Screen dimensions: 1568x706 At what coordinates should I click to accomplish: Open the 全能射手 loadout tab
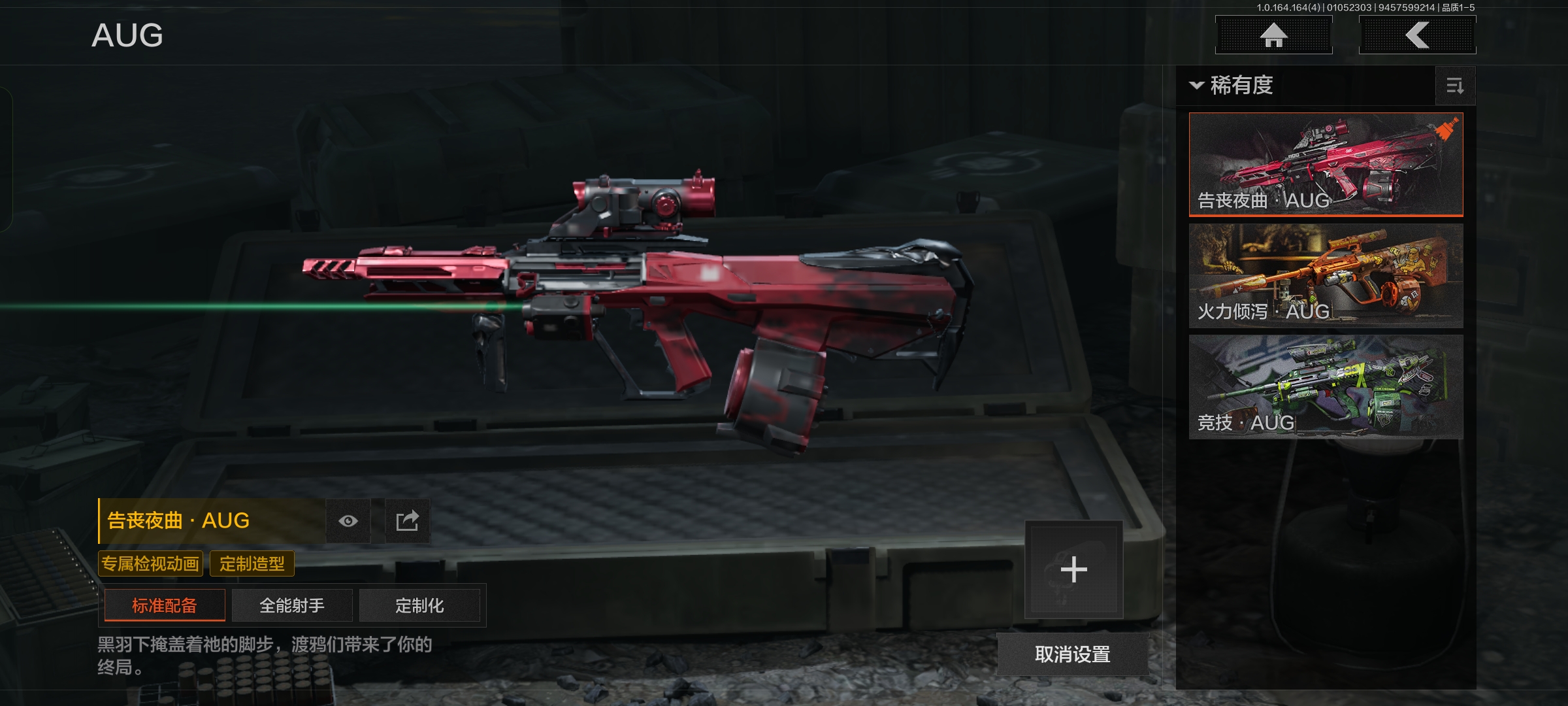292,605
